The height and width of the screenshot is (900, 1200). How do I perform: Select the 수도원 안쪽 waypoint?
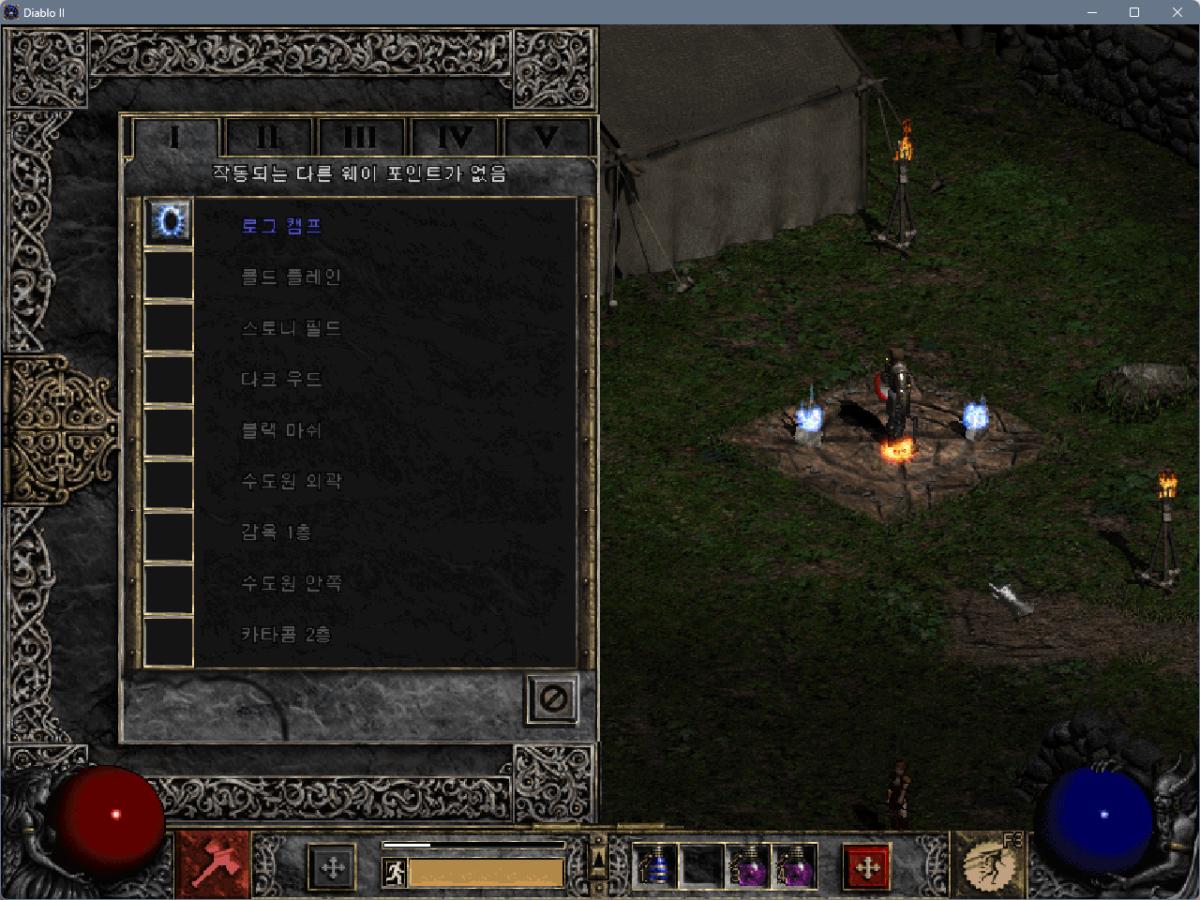click(291, 584)
